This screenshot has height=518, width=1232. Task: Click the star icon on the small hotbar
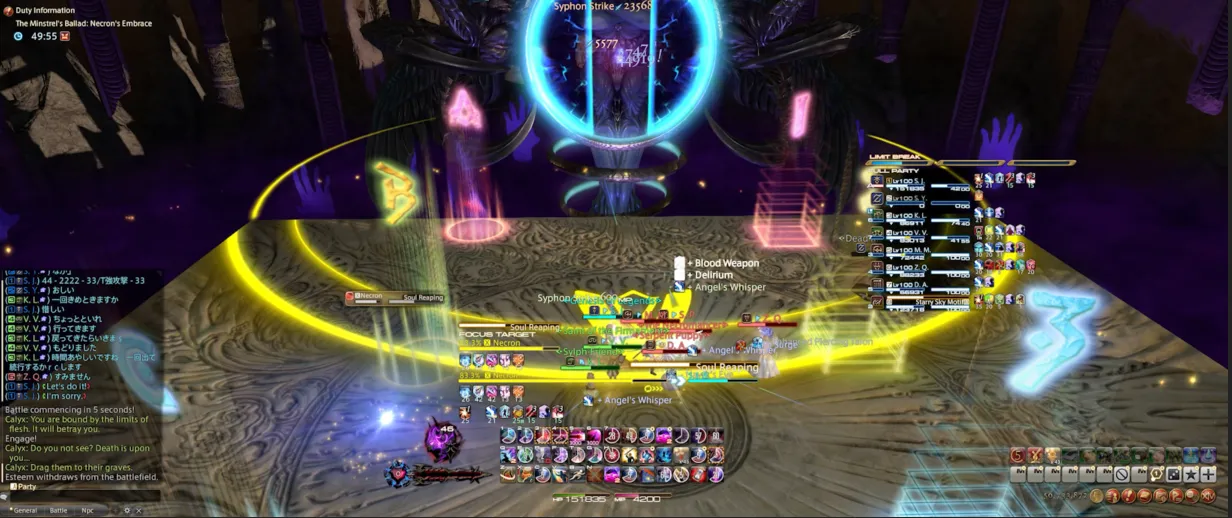[x=1191, y=474]
